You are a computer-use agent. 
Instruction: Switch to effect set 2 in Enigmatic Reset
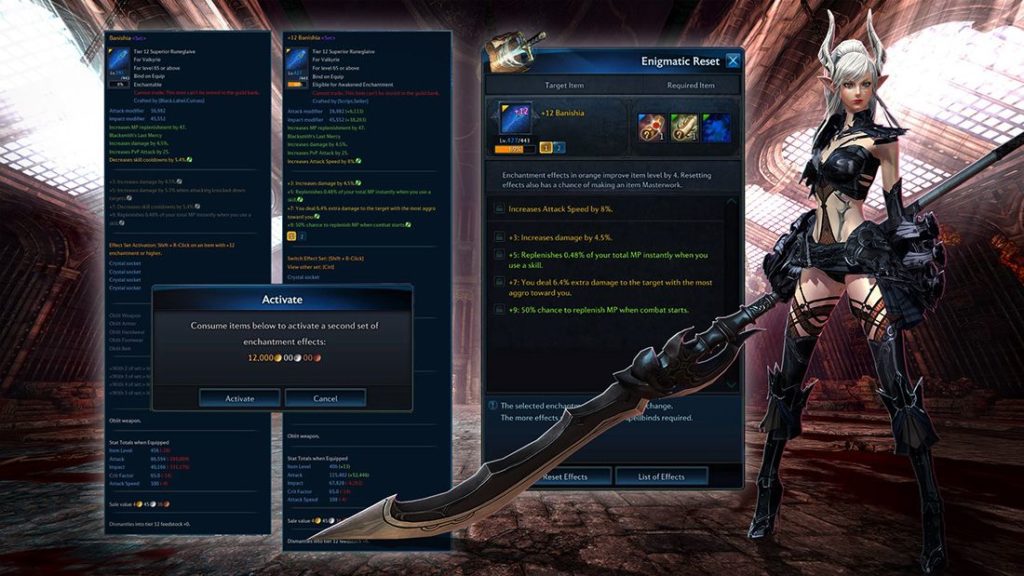coord(560,147)
